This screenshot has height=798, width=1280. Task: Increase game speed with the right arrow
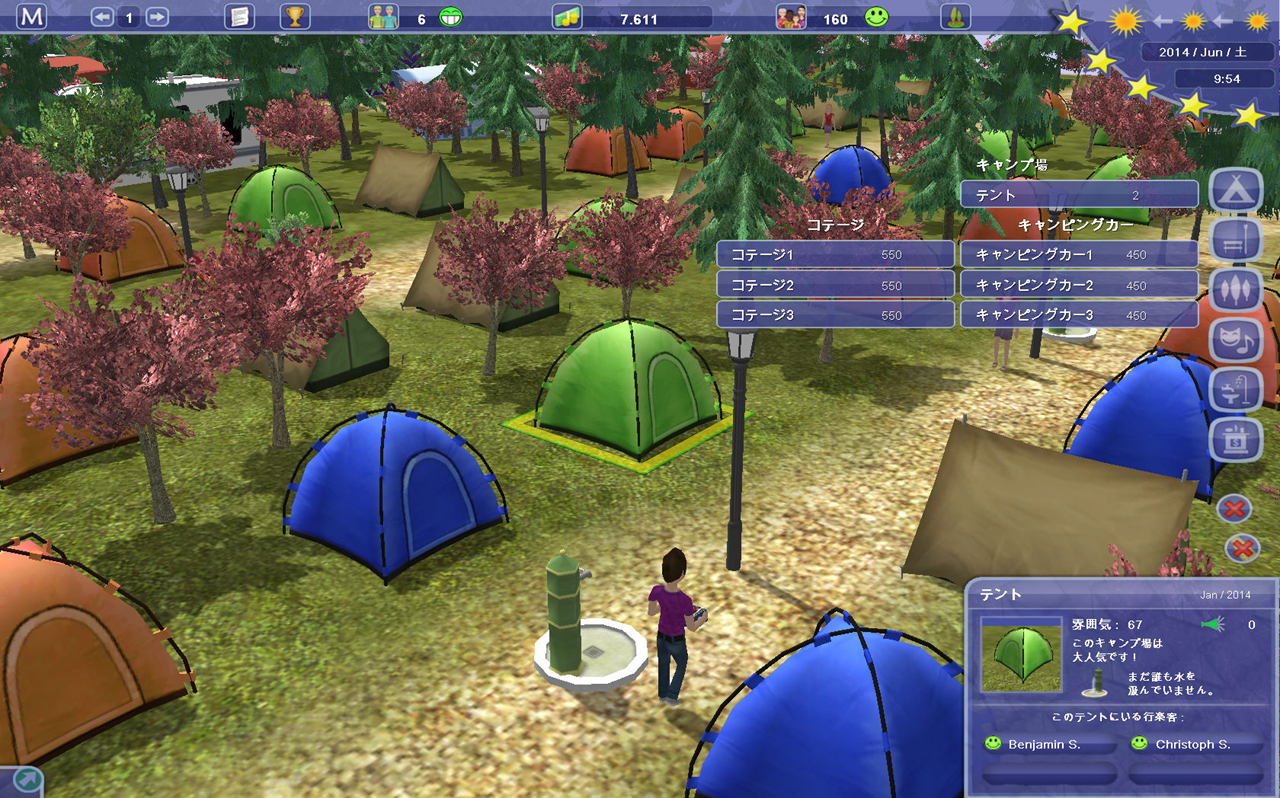coord(156,18)
